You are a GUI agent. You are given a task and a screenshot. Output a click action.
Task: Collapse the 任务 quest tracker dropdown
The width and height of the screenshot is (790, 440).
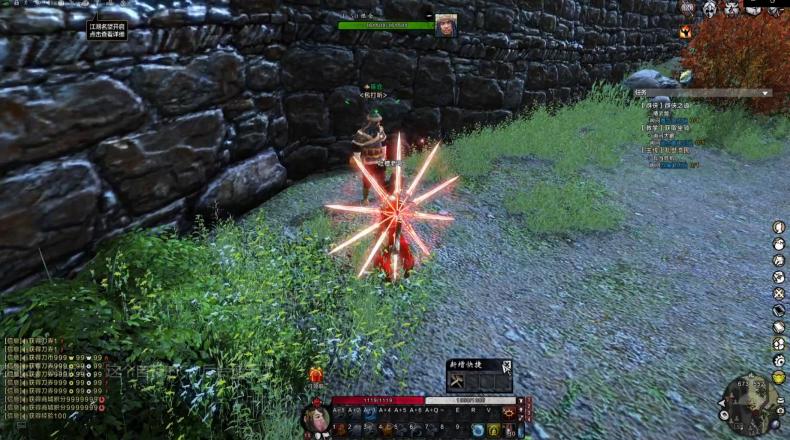click(766, 93)
